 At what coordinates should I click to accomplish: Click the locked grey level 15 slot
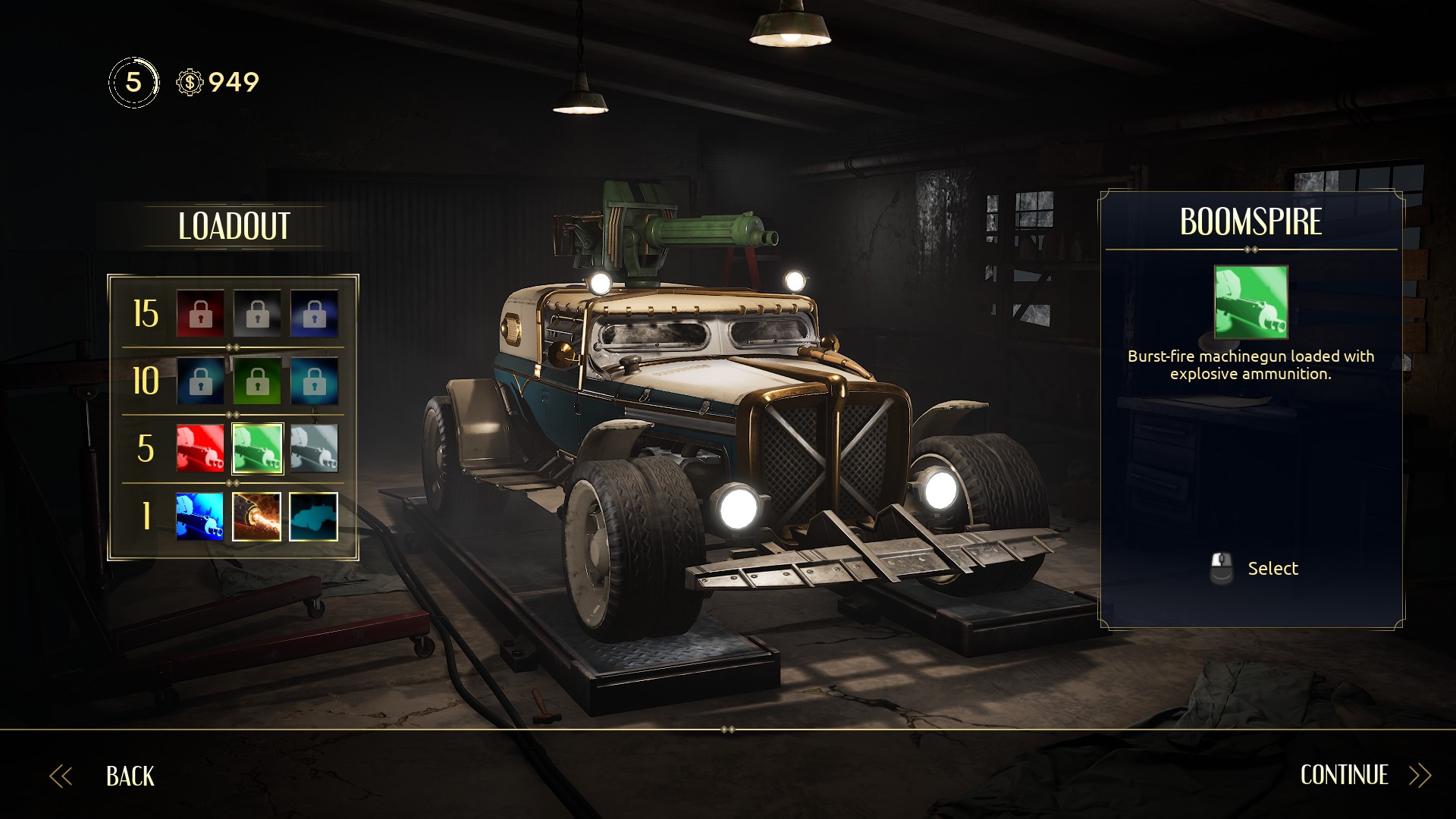257,313
